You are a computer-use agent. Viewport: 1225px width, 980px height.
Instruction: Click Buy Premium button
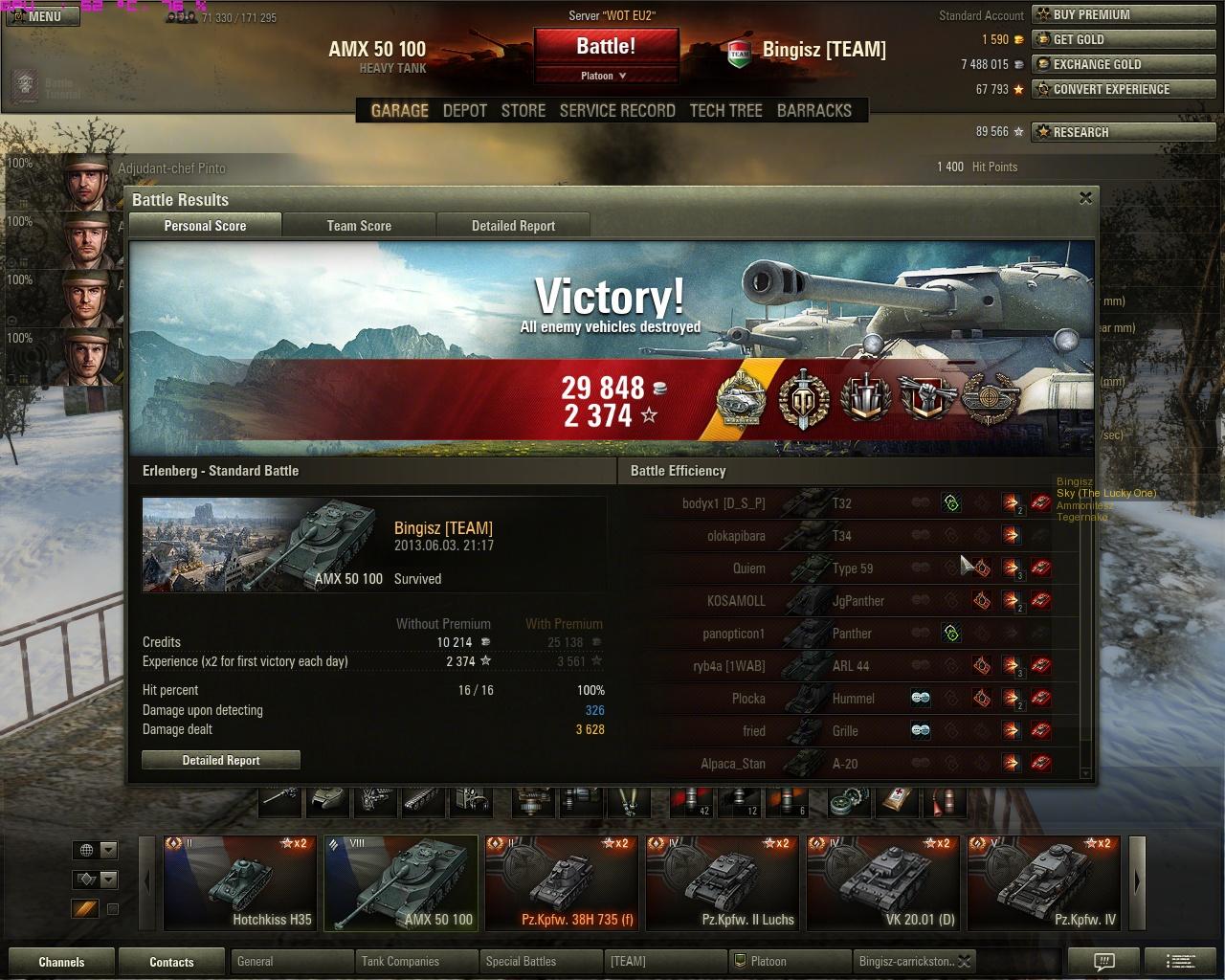click(1125, 14)
